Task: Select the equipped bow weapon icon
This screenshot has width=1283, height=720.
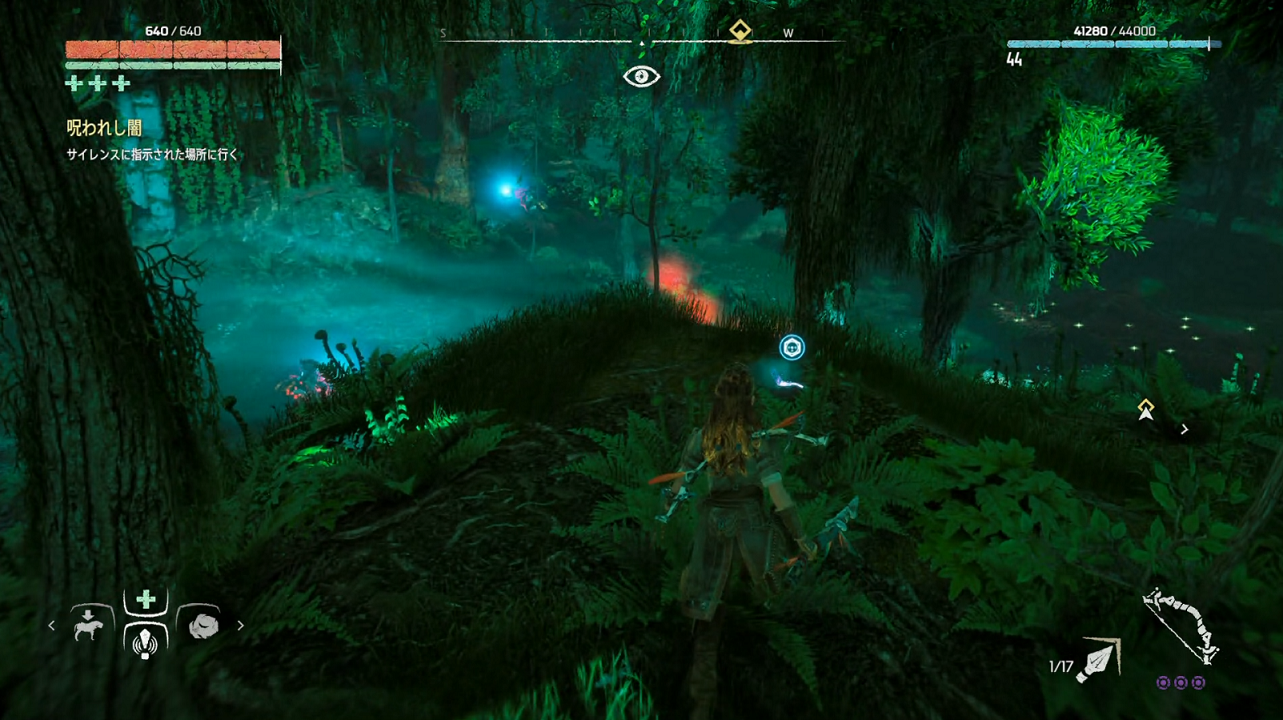Action: [1180, 625]
